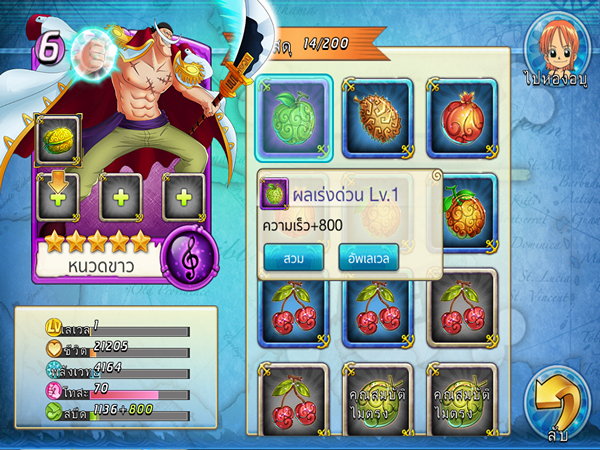Tap the plus slot marked with orange arrow
The width and height of the screenshot is (600, 450).
click(x=57, y=196)
